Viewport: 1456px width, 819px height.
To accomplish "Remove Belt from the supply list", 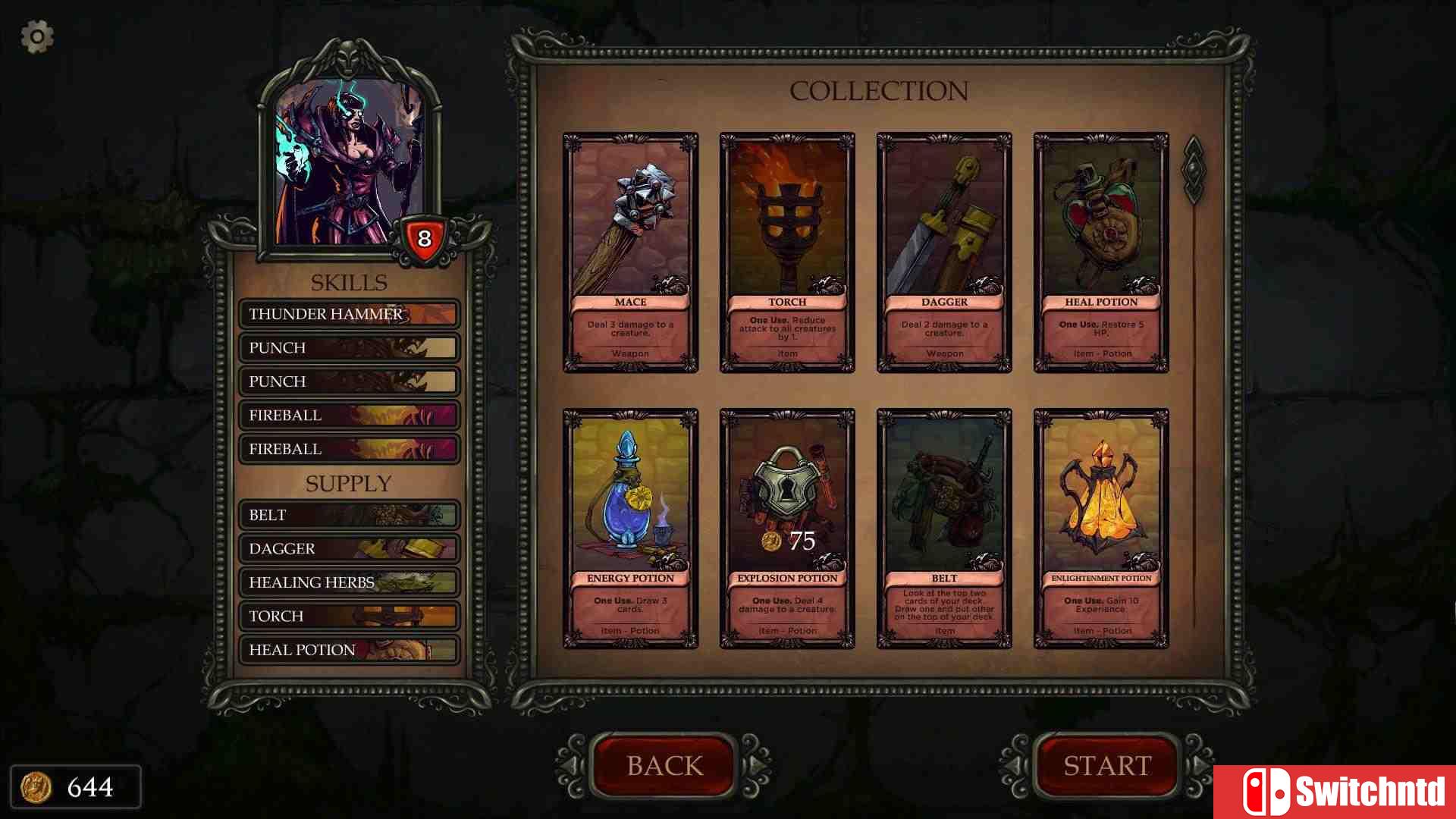I will pyautogui.click(x=349, y=515).
